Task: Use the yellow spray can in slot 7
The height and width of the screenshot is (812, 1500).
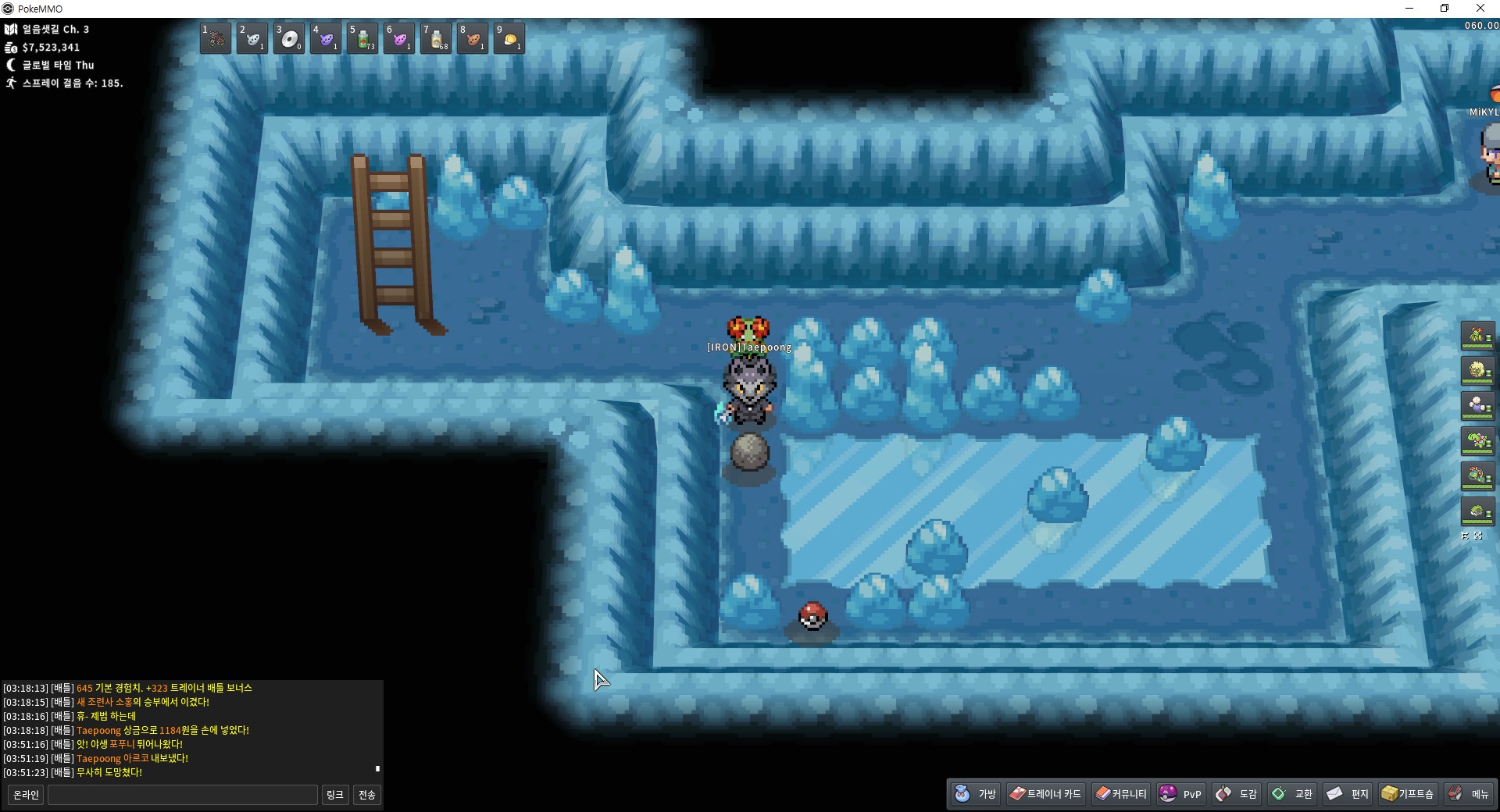Action: pos(436,38)
